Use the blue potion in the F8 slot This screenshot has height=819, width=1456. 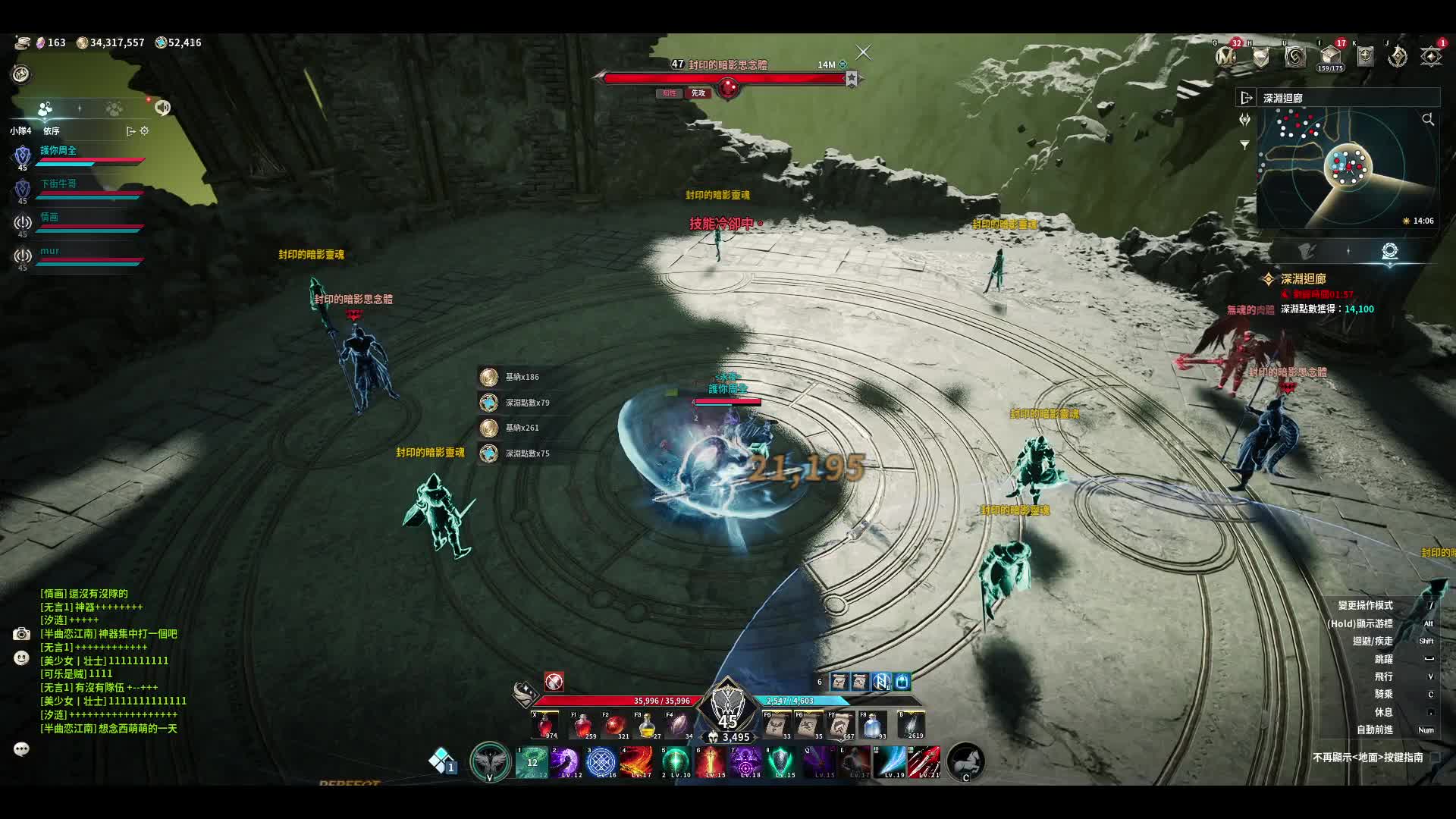(873, 726)
